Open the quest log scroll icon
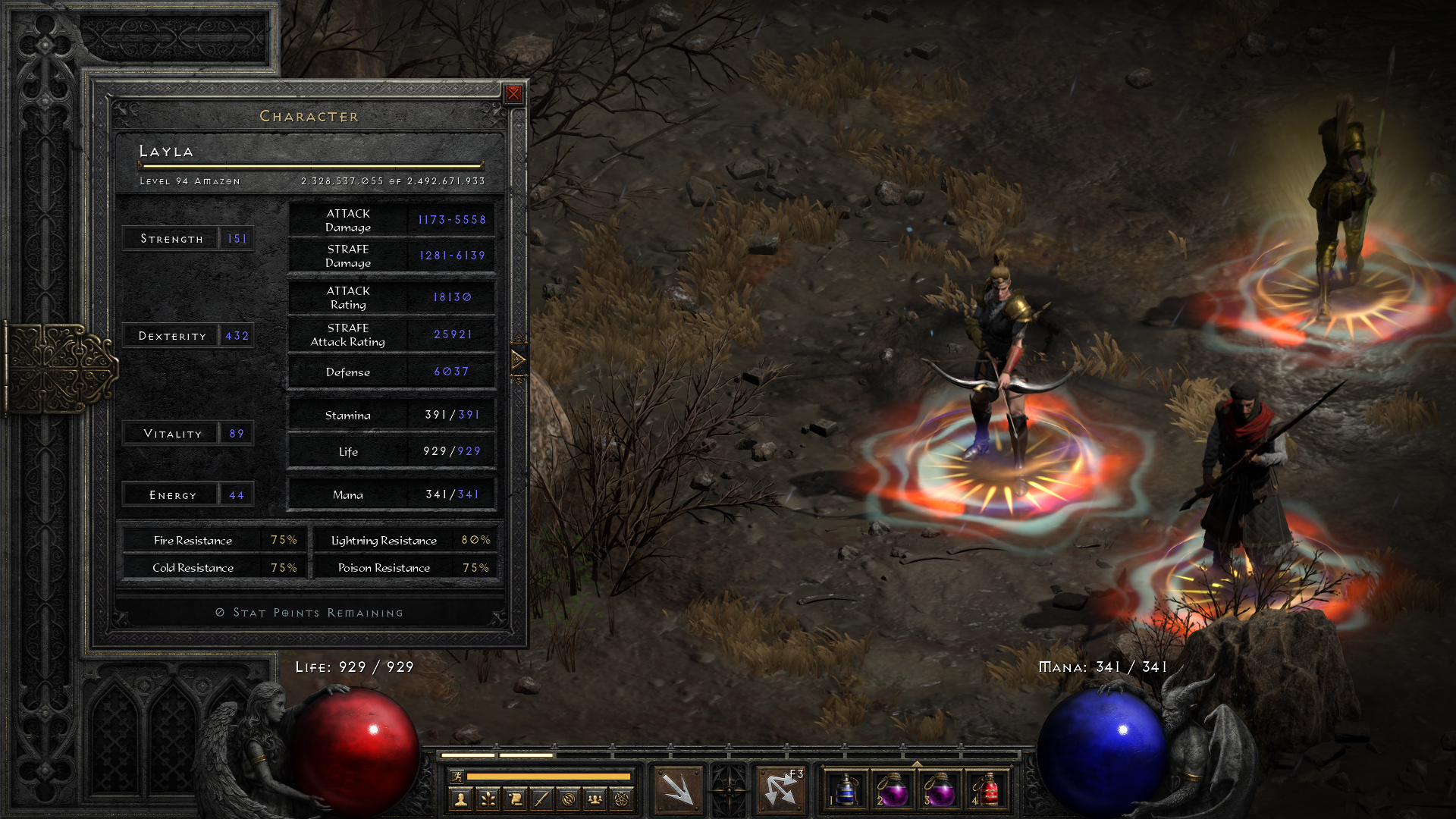Screen dimensions: 1456x819 point(515,799)
